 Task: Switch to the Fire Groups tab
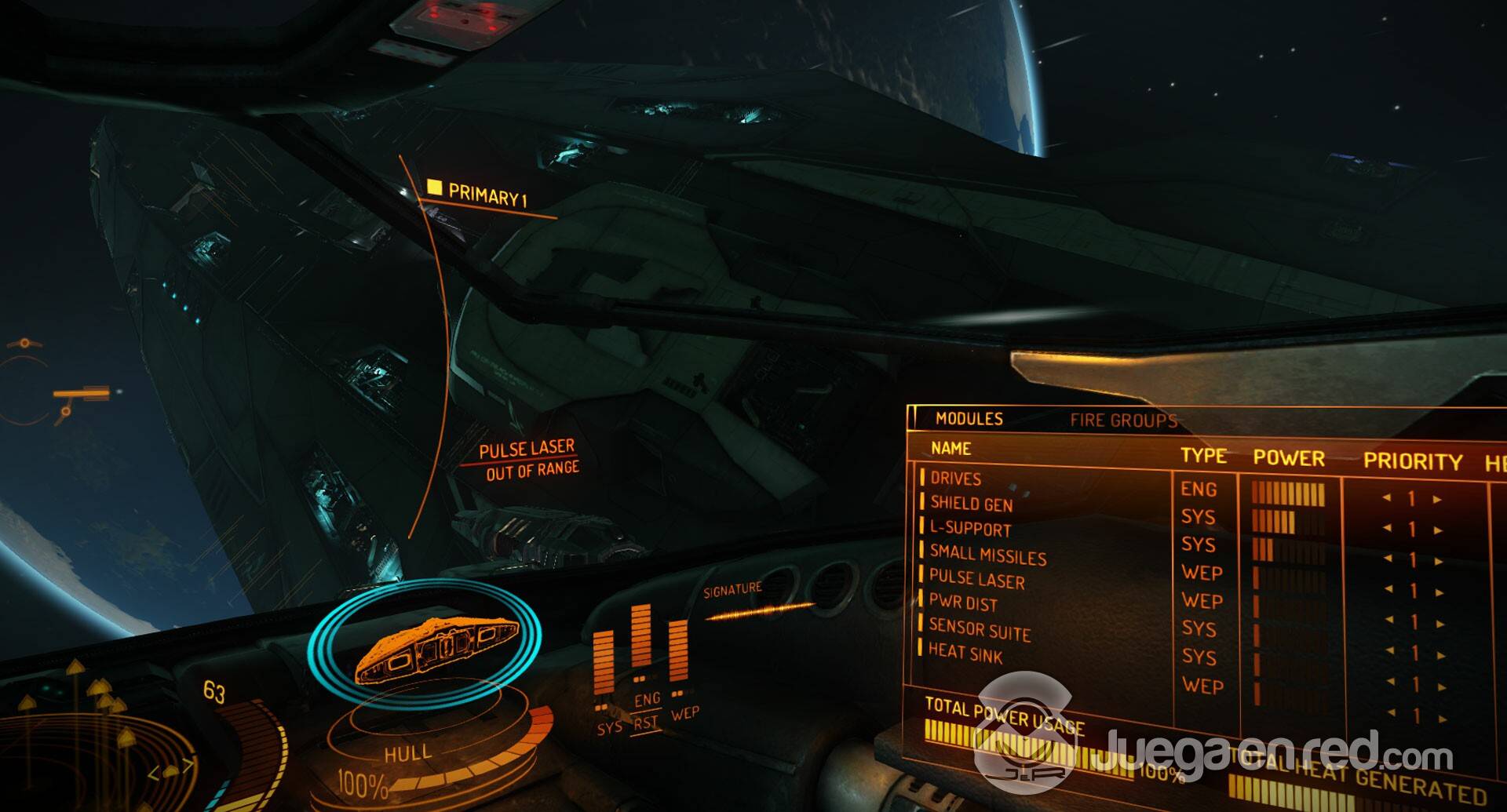pos(1122,421)
